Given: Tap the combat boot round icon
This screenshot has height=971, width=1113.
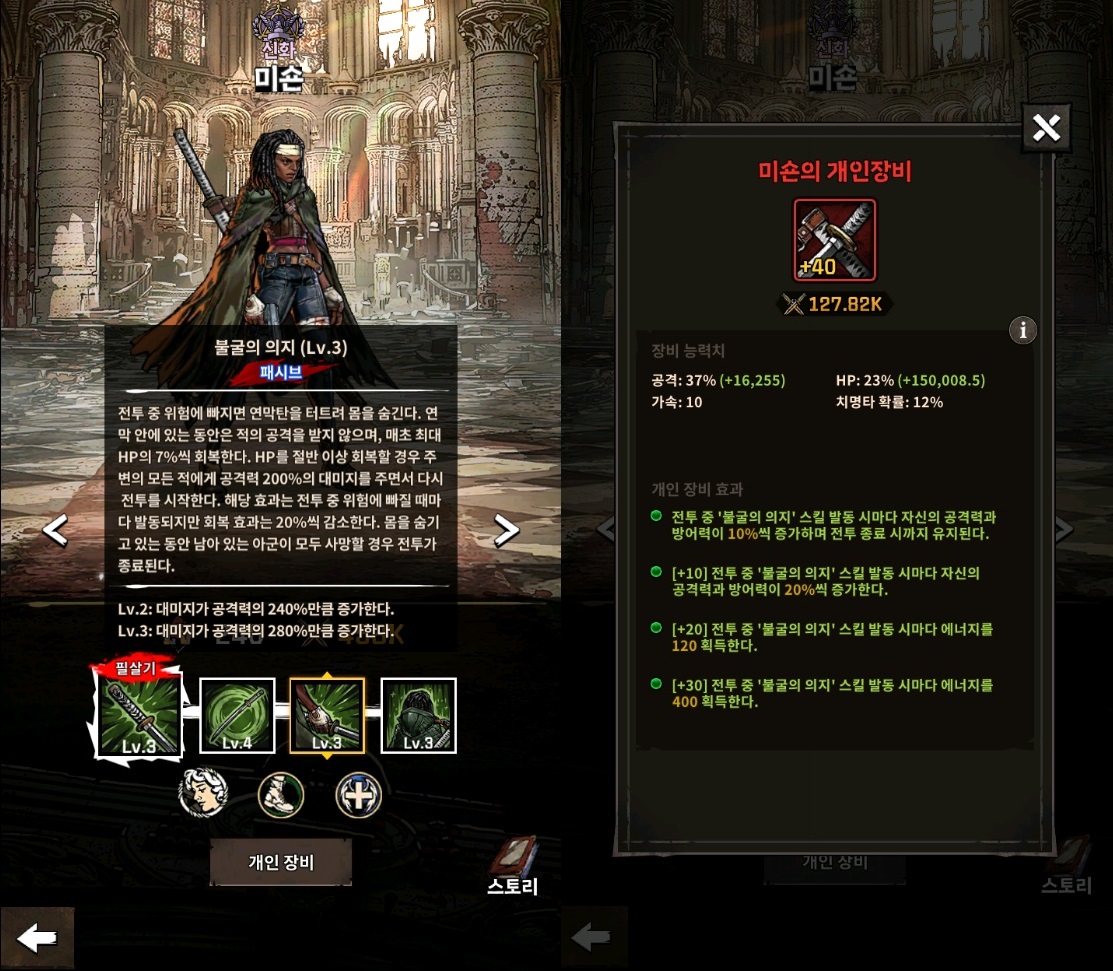Looking at the screenshot, I should (281, 795).
